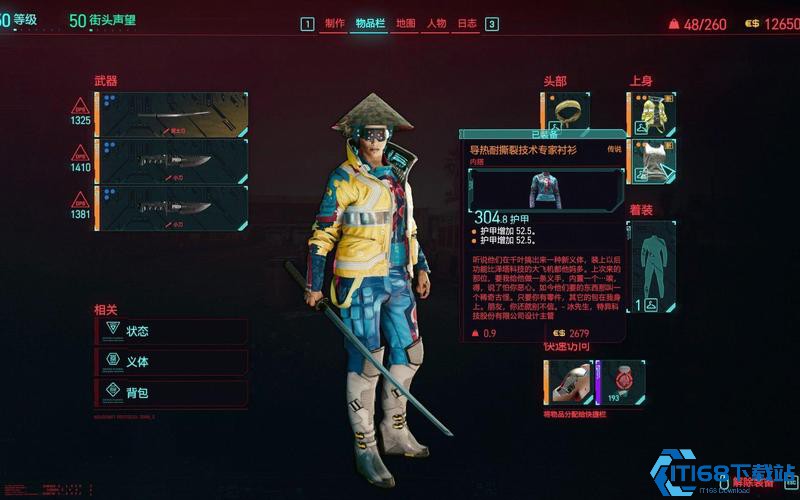Switch to the 制作 crafting tab
Viewport: 800px width, 500px height.
point(334,24)
